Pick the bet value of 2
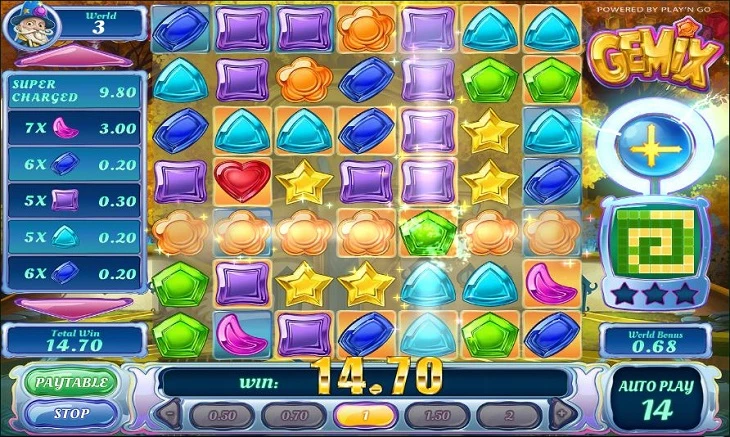Image resolution: width=730 pixels, height=437 pixels. (x=509, y=415)
